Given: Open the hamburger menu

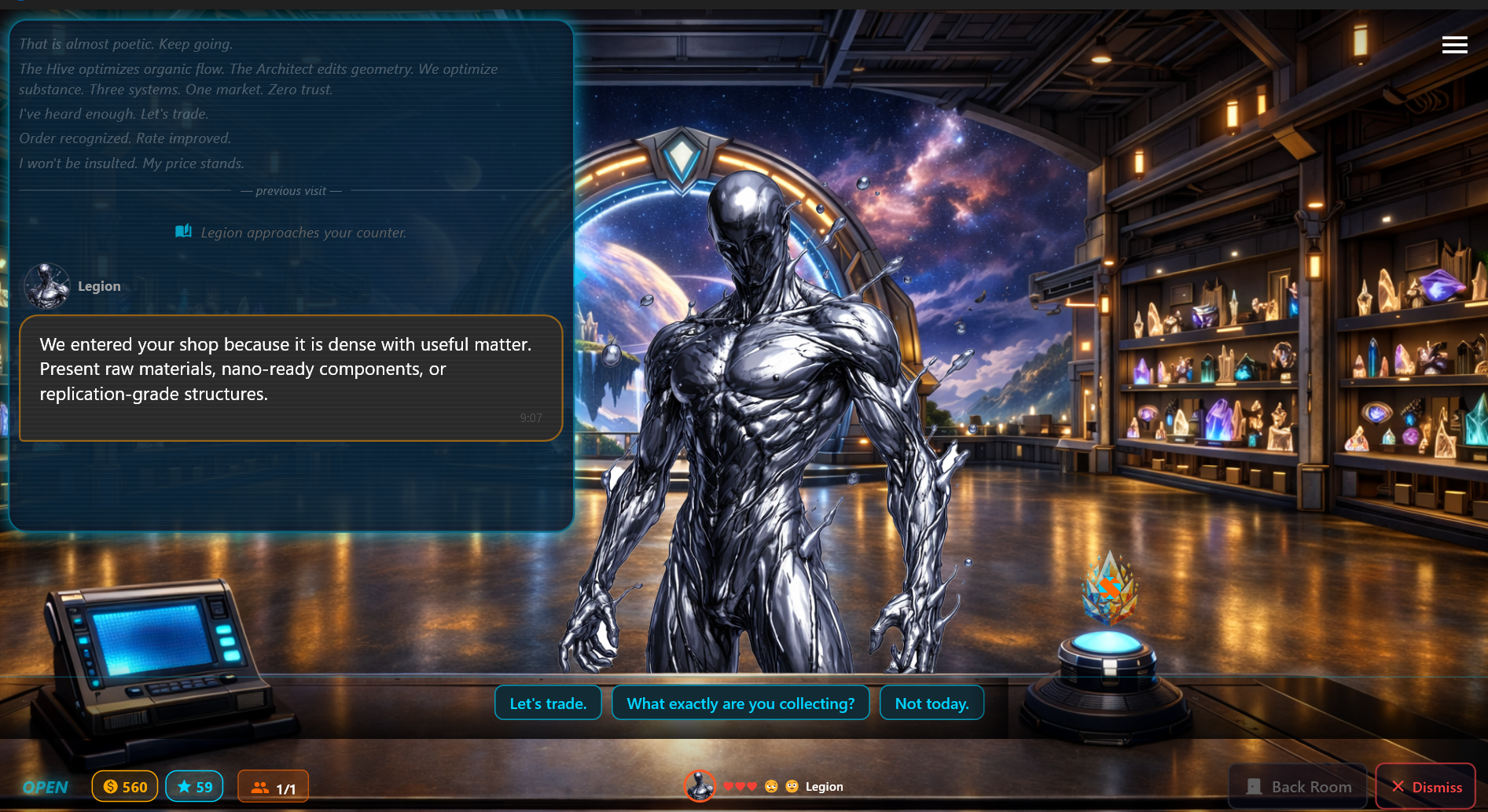Looking at the screenshot, I should [x=1455, y=45].
